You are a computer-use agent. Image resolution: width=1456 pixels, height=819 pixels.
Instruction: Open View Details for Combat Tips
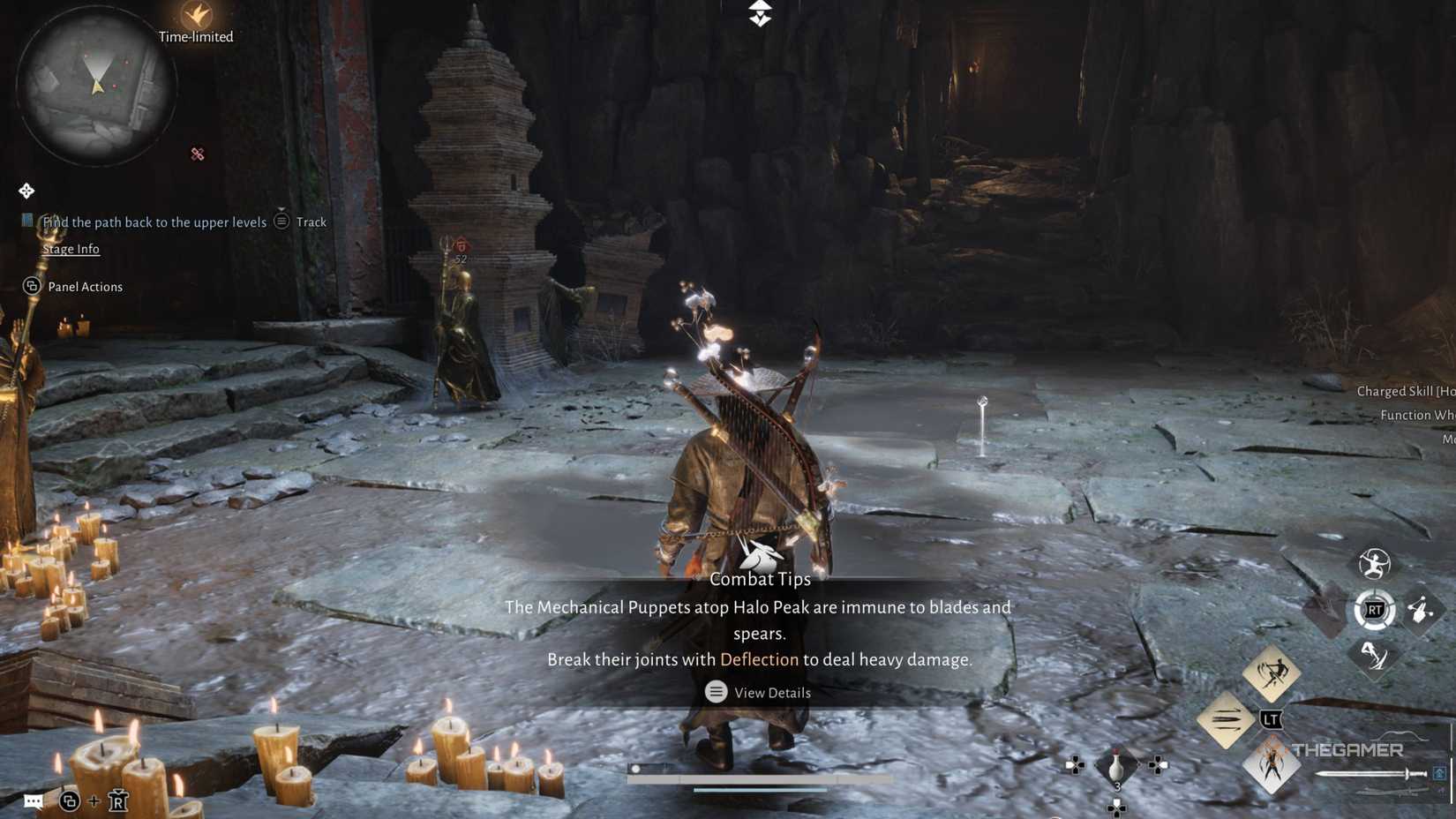pyautogui.click(x=757, y=692)
